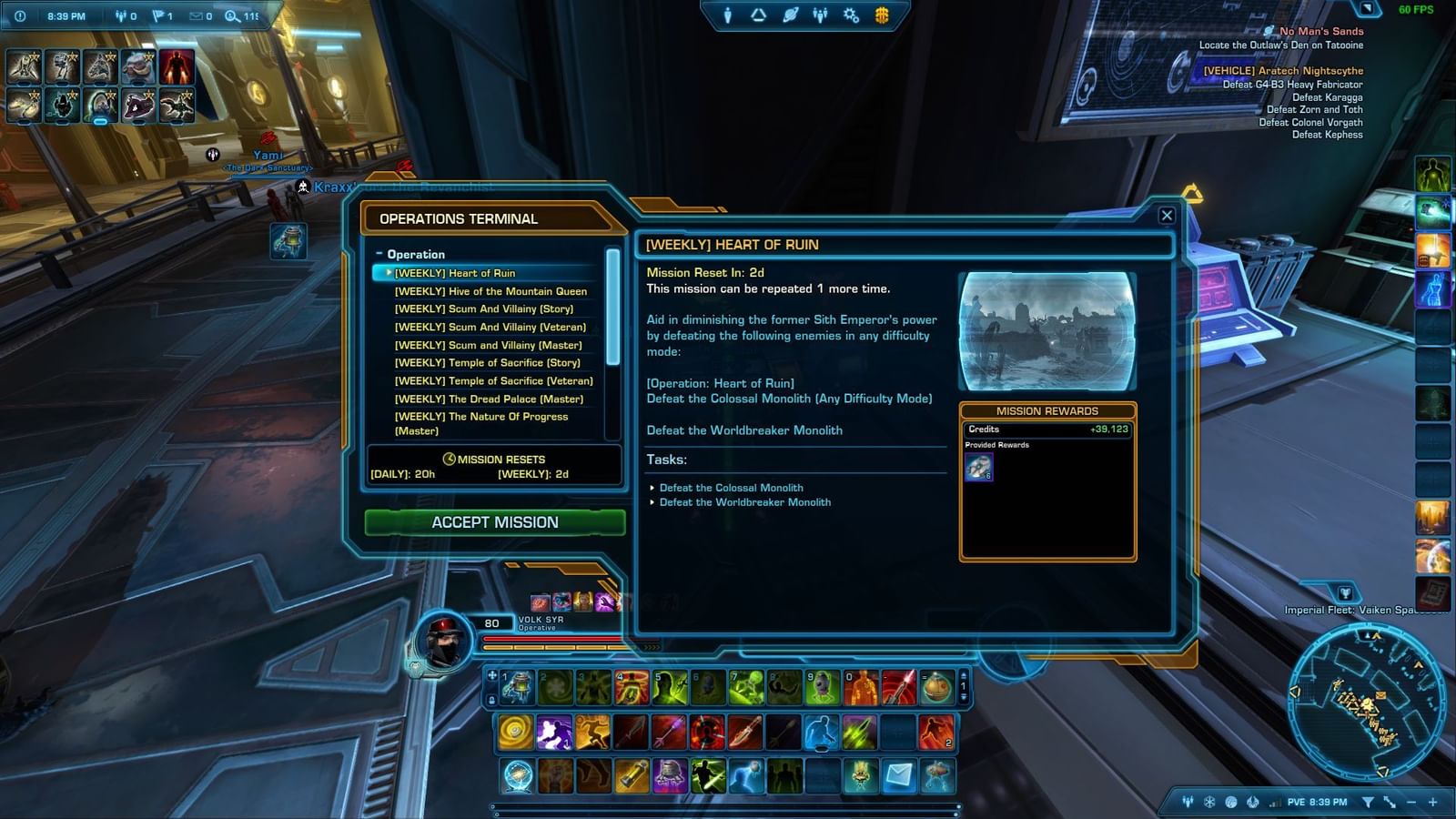1456x819 pixels.
Task: Open the character menu person icon
Action: click(x=728, y=14)
